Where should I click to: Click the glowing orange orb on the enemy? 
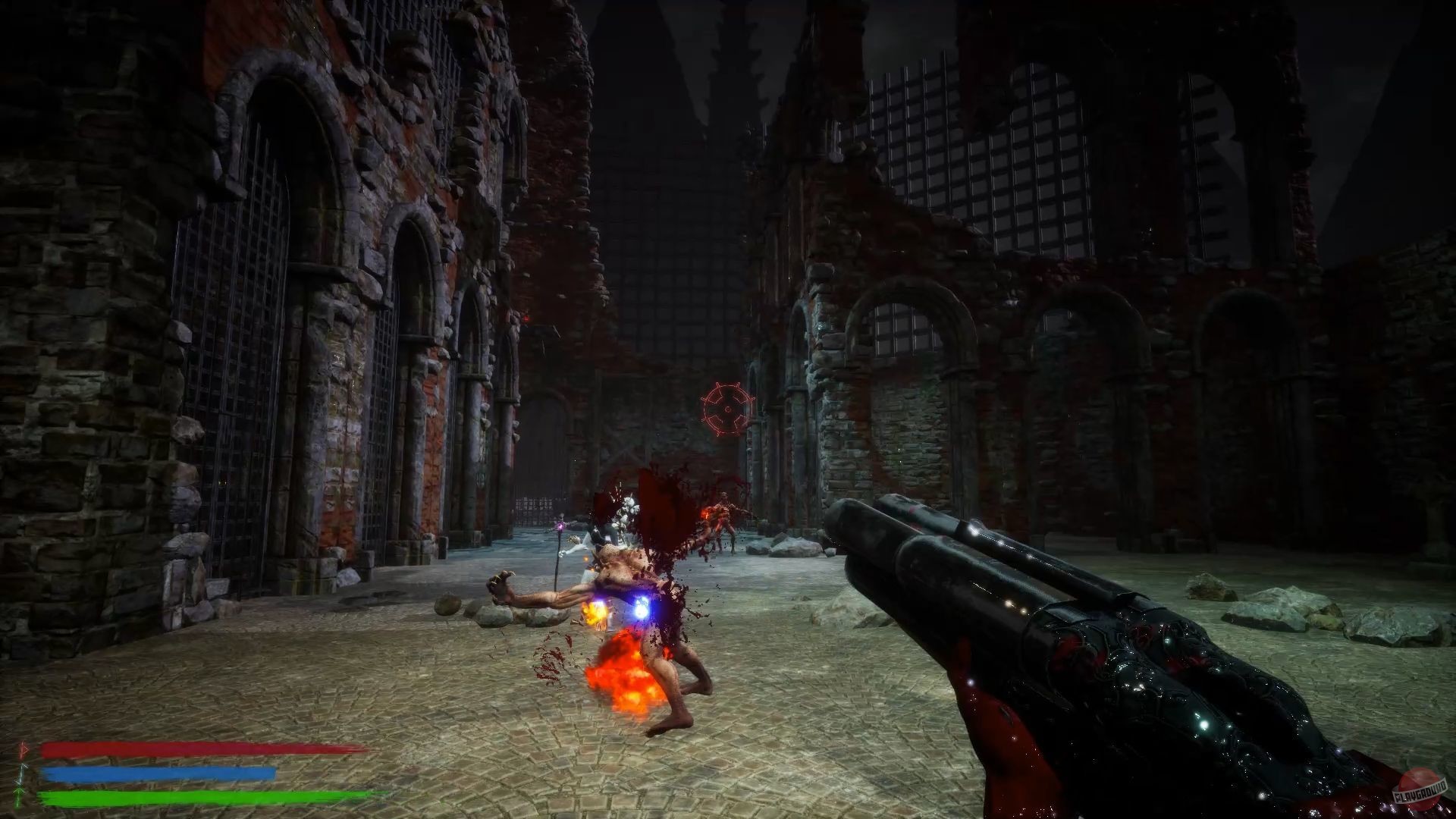[594, 611]
